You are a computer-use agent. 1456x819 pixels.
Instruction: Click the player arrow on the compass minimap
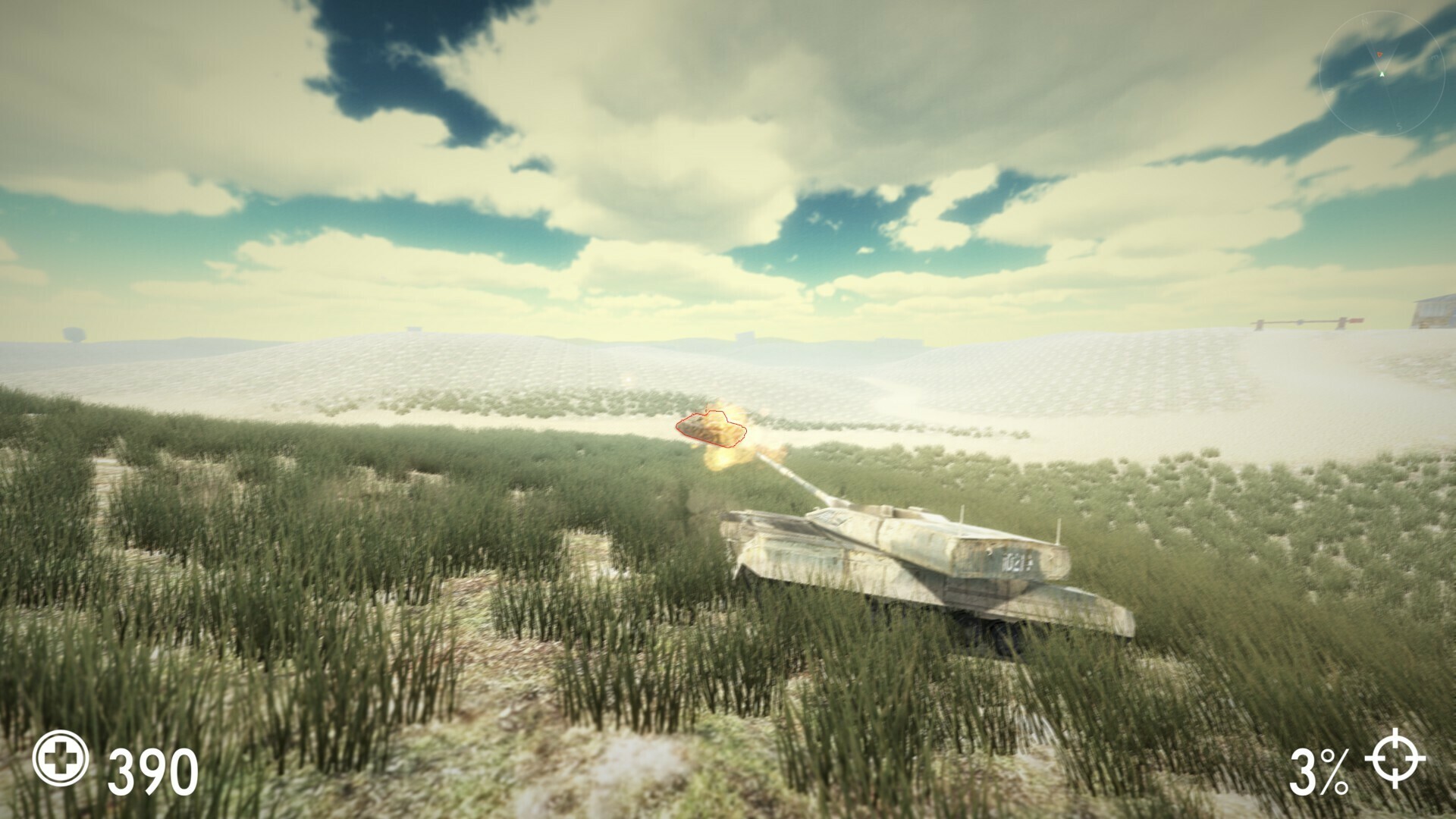[1382, 74]
